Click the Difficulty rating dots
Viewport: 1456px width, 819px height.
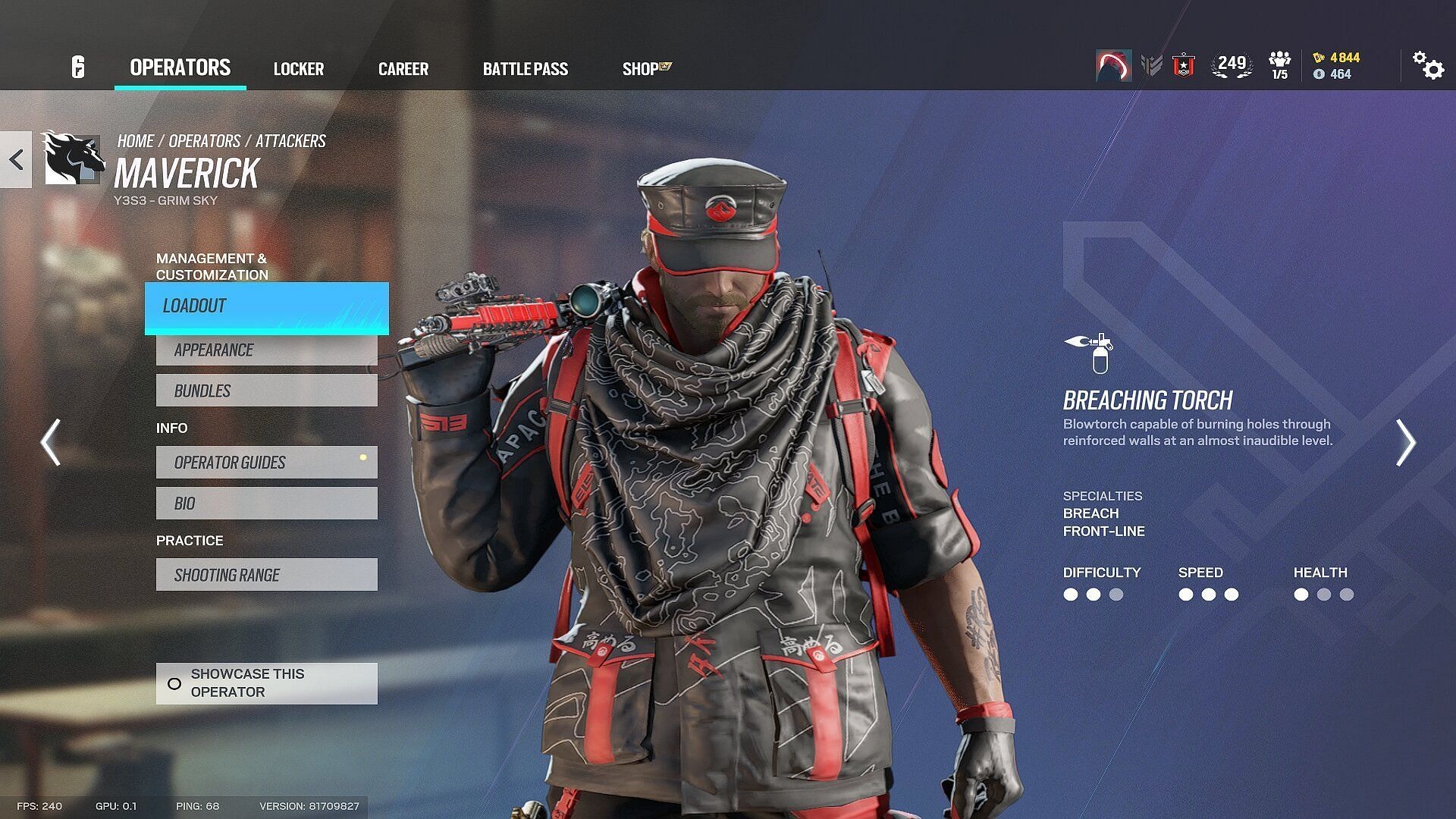[x=1092, y=595]
